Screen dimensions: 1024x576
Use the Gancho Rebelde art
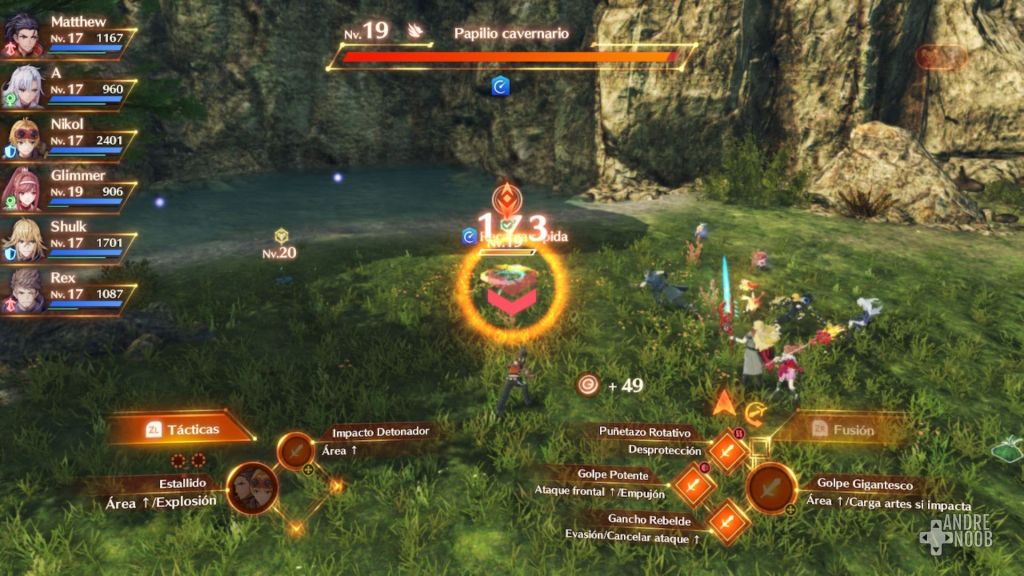point(727,522)
